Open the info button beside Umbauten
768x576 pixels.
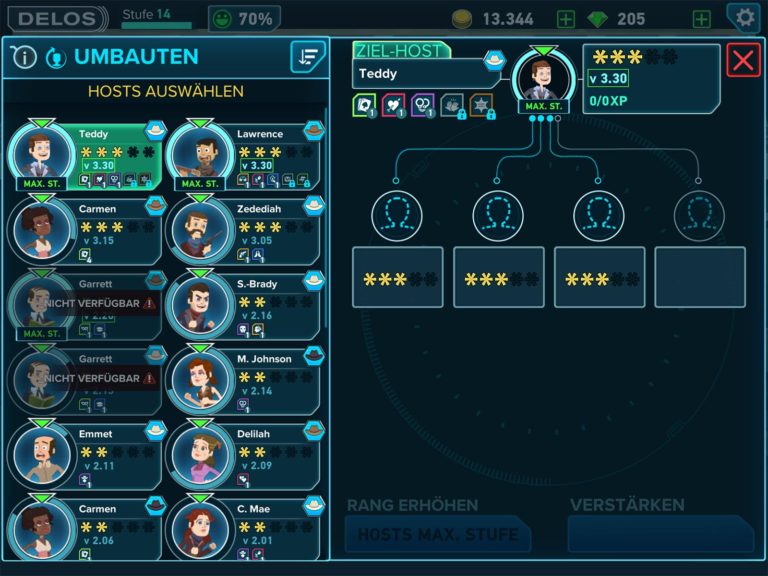coord(24,57)
